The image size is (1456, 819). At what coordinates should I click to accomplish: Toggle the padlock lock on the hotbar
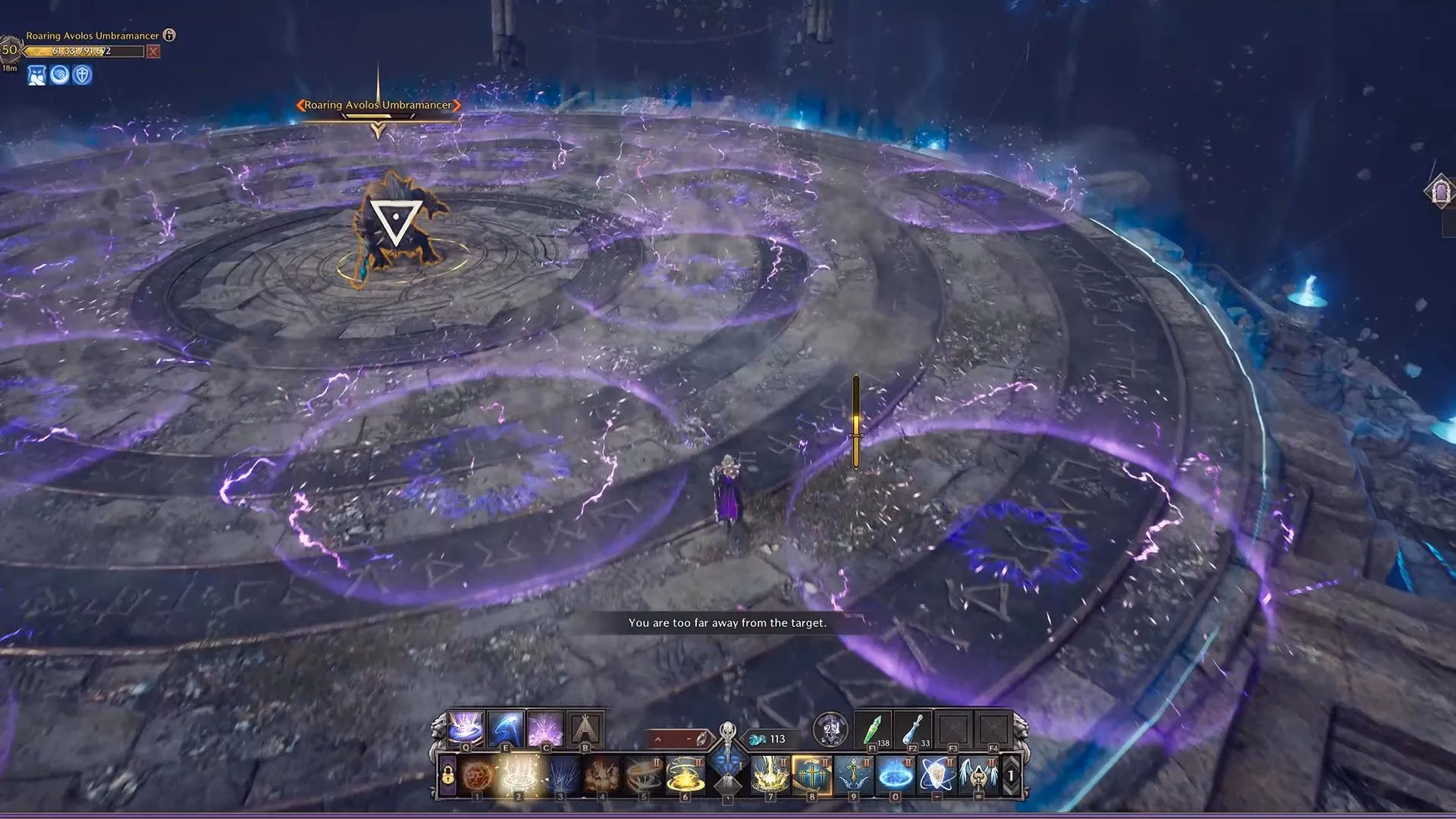click(x=447, y=775)
